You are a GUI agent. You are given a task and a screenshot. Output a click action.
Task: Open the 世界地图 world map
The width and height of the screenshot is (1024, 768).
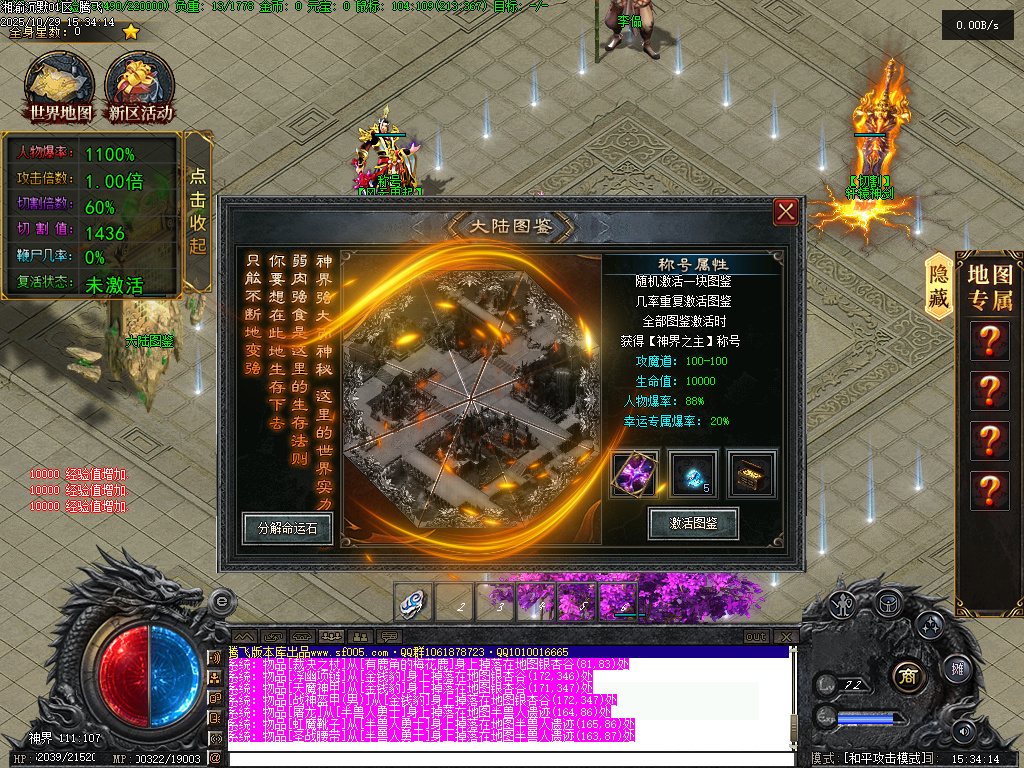coord(60,88)
